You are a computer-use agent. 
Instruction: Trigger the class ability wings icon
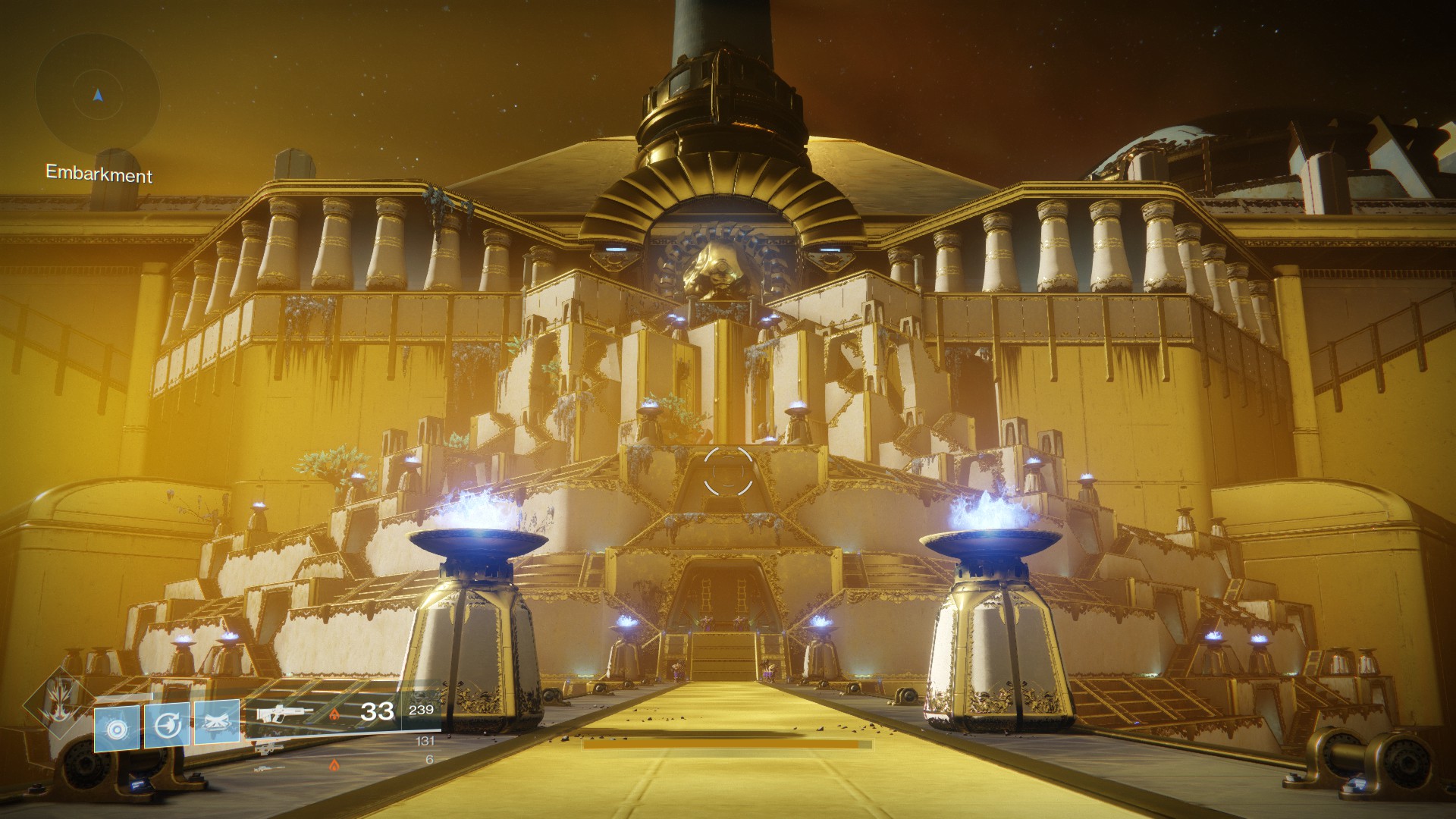click(x=217, y=722)
